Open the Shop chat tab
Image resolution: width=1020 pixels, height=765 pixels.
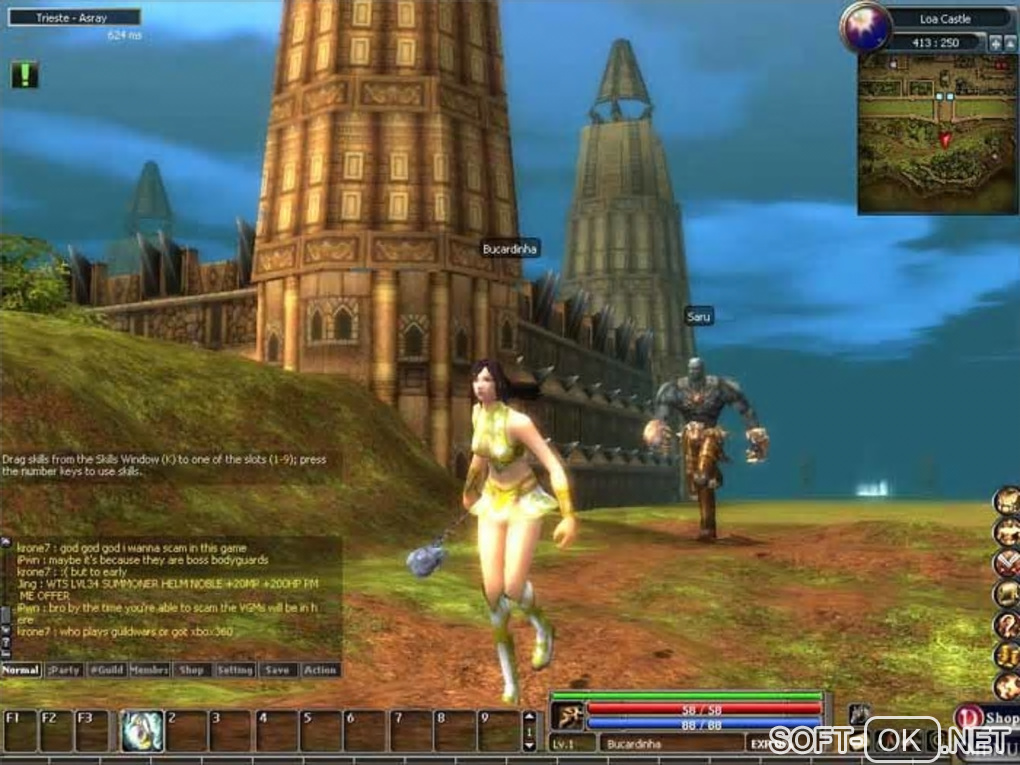click(192, 670)
